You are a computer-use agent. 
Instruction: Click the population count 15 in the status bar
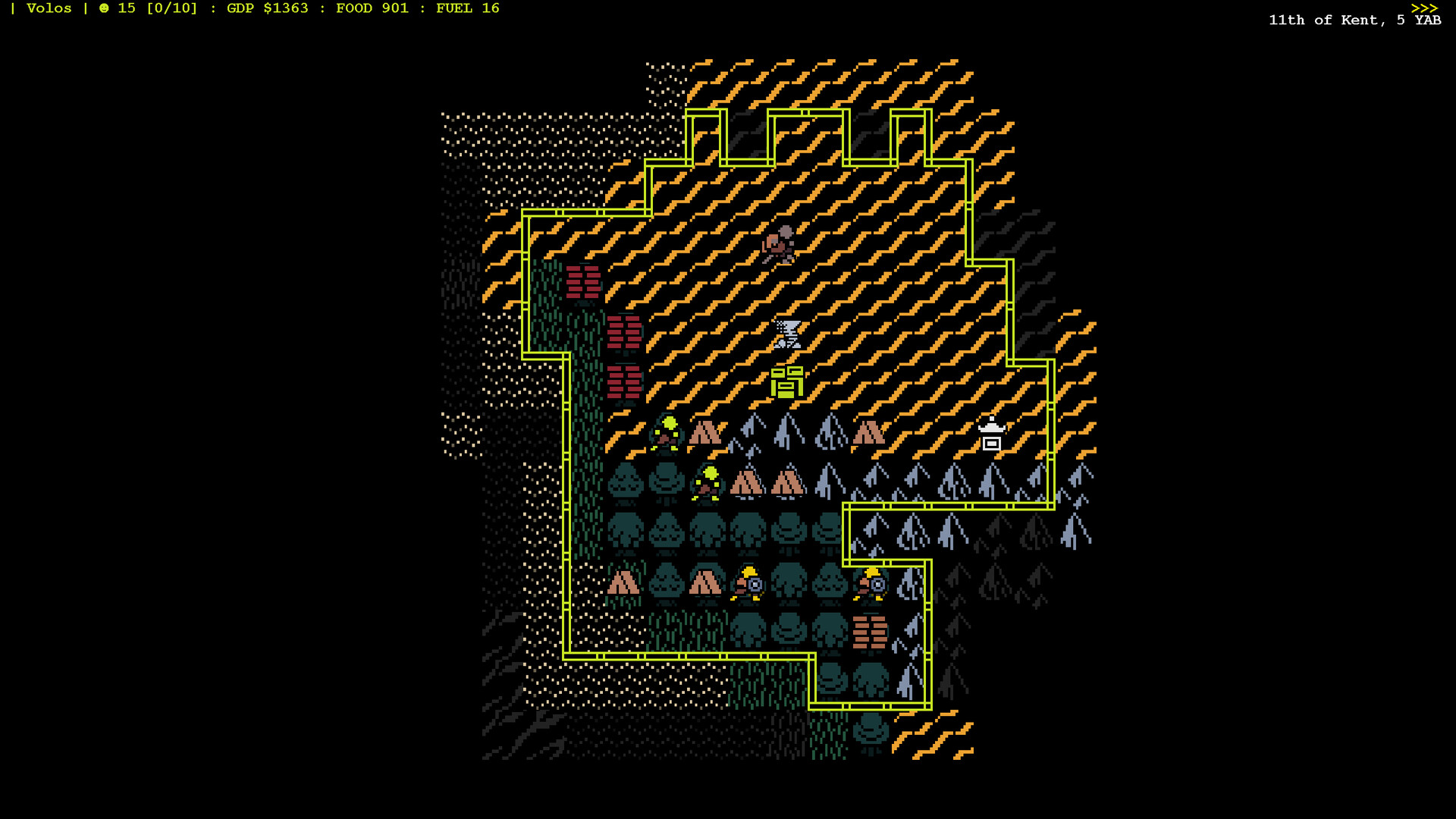pos(125,8)
